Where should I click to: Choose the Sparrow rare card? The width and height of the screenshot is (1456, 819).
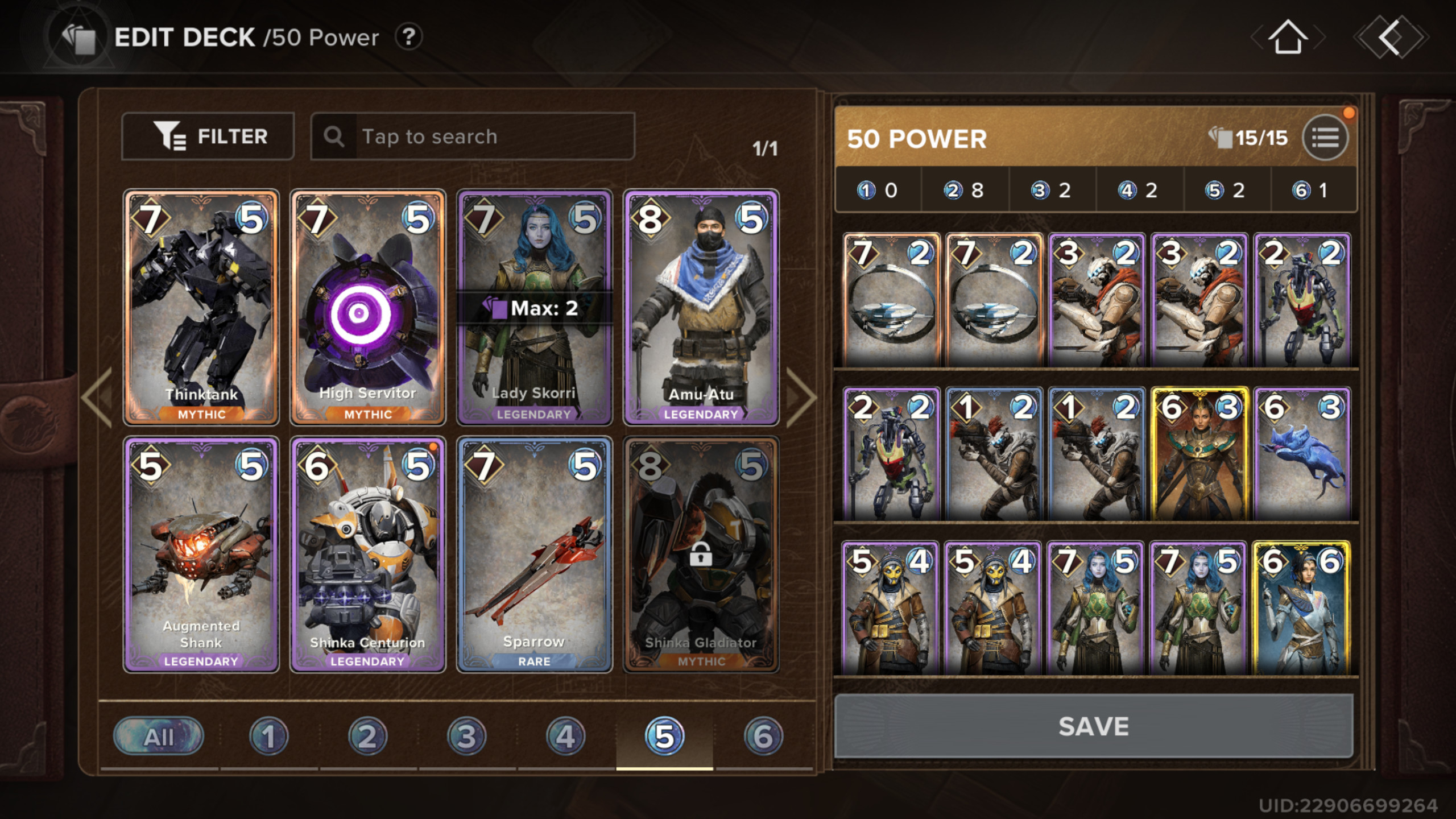coord(534,555)
